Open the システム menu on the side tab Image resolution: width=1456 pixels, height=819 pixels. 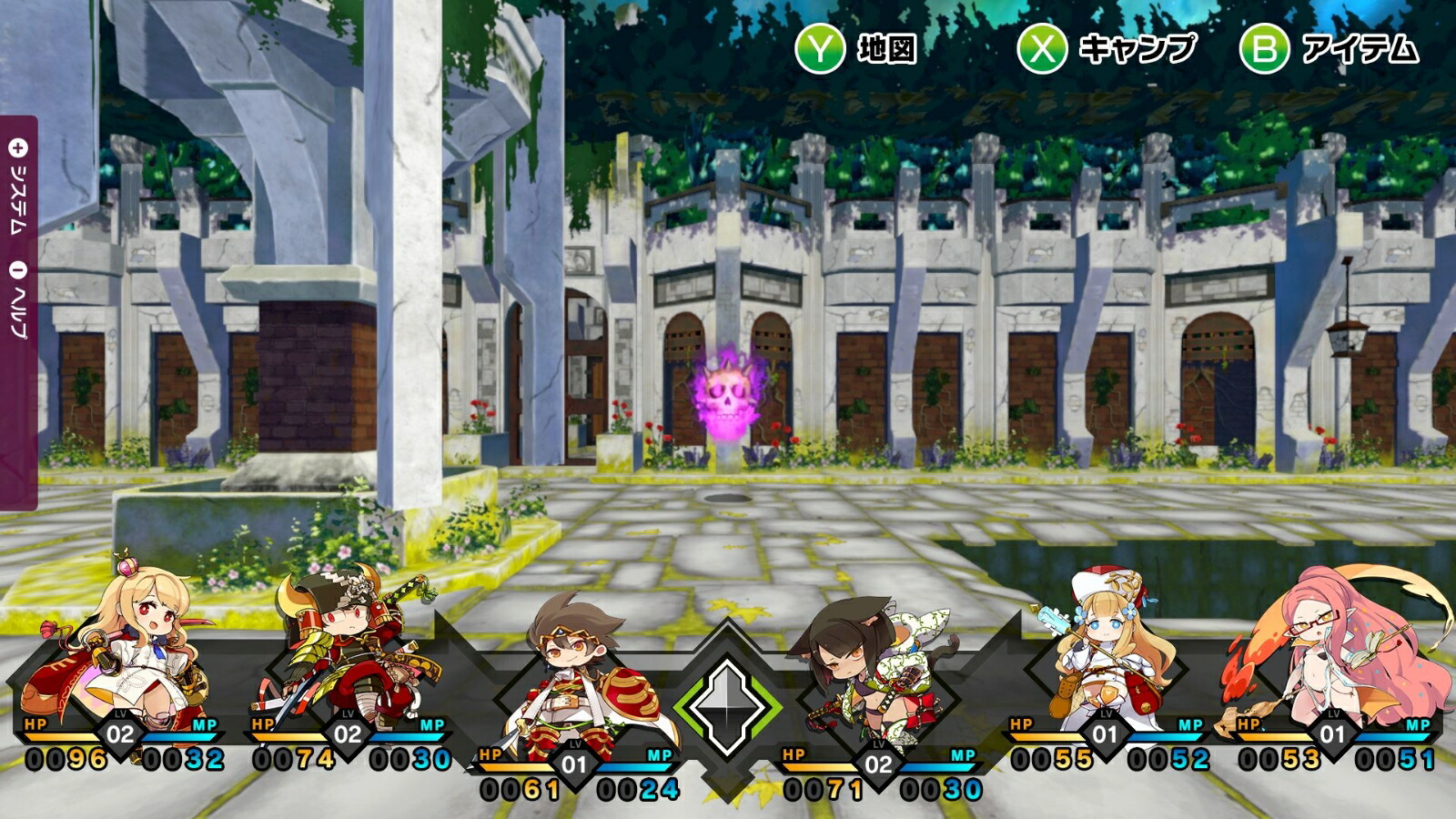pos(18,187)
